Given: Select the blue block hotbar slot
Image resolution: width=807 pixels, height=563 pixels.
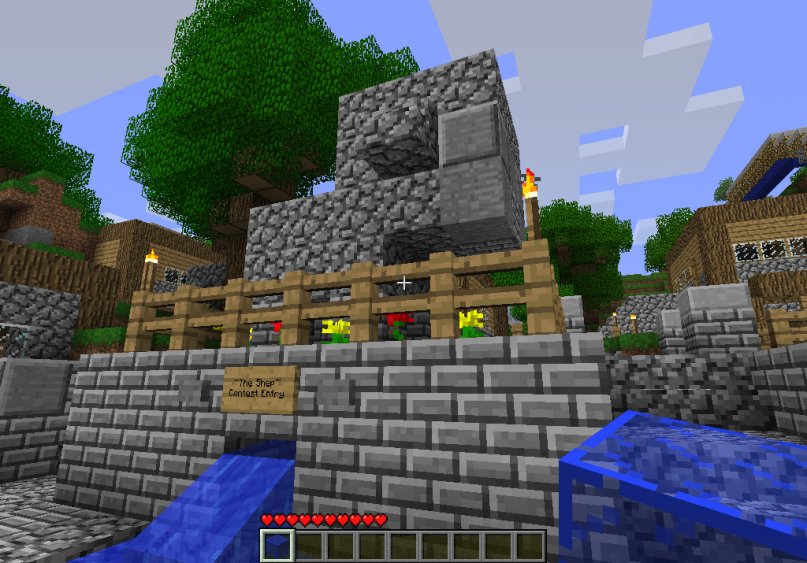Looking at the screenshot, I should coord(277,545).
